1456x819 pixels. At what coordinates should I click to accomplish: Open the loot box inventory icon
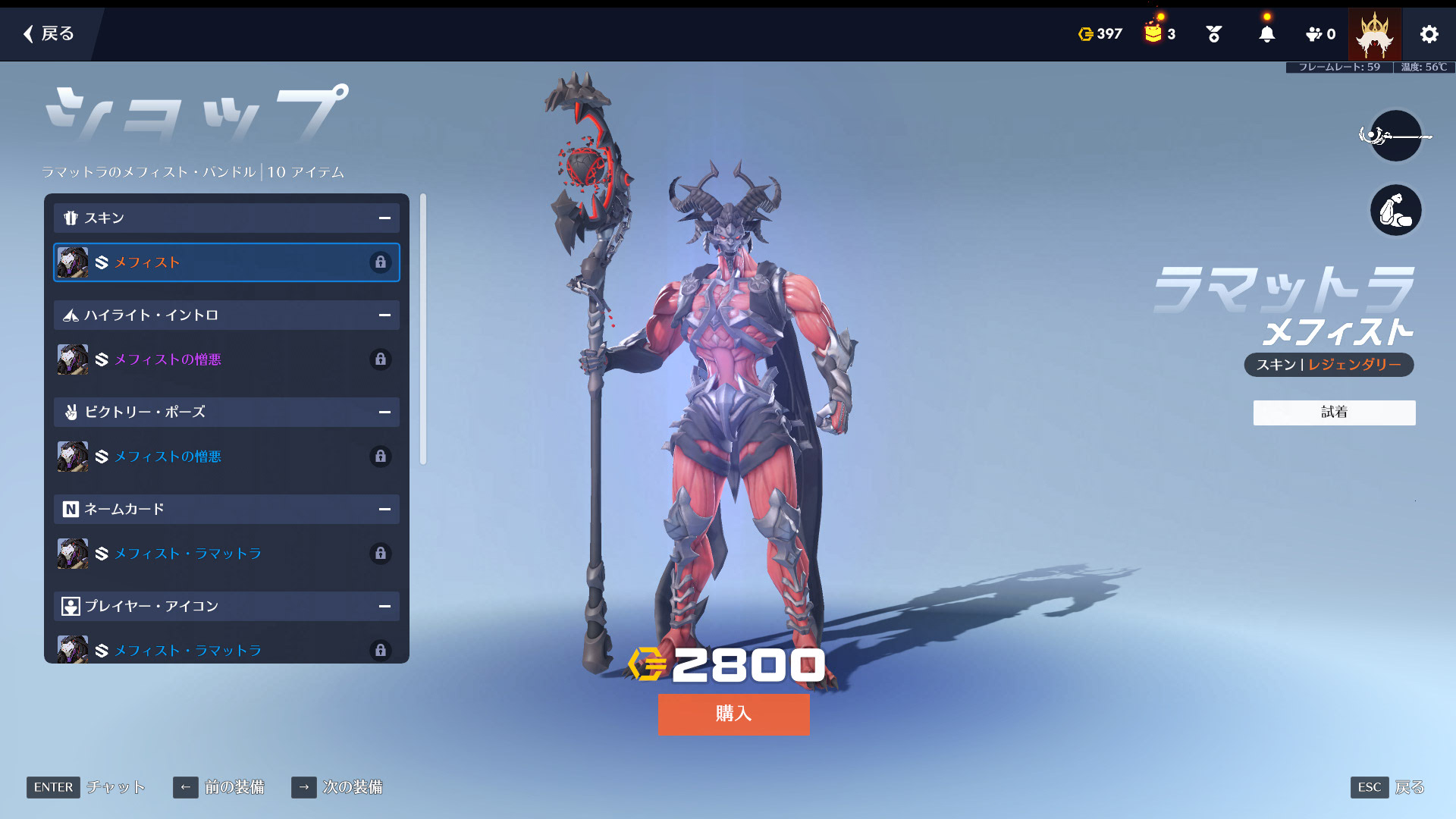[x=1153, y=33]
